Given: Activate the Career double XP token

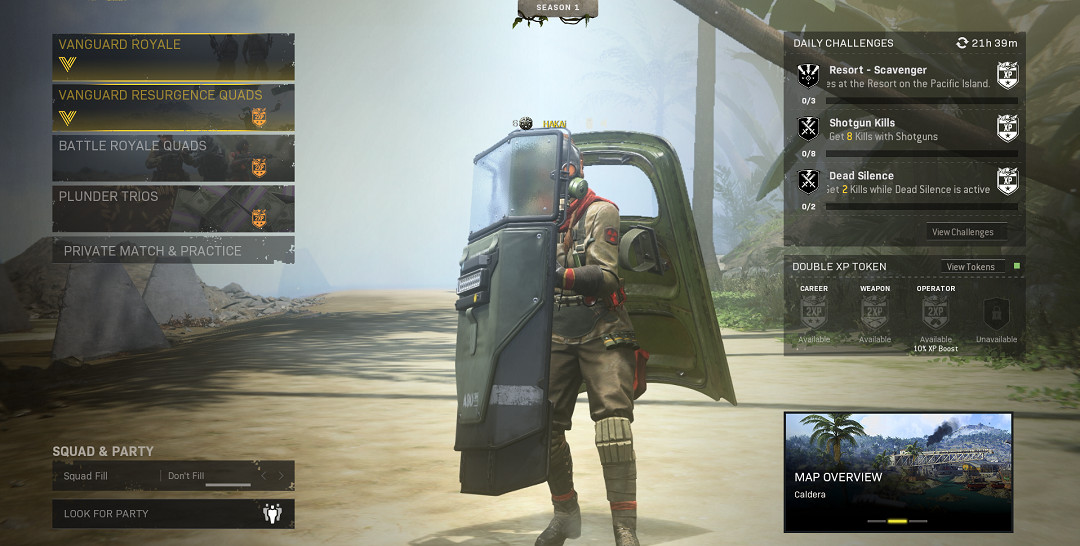Looking at the screenshot, I should point(814,313).
